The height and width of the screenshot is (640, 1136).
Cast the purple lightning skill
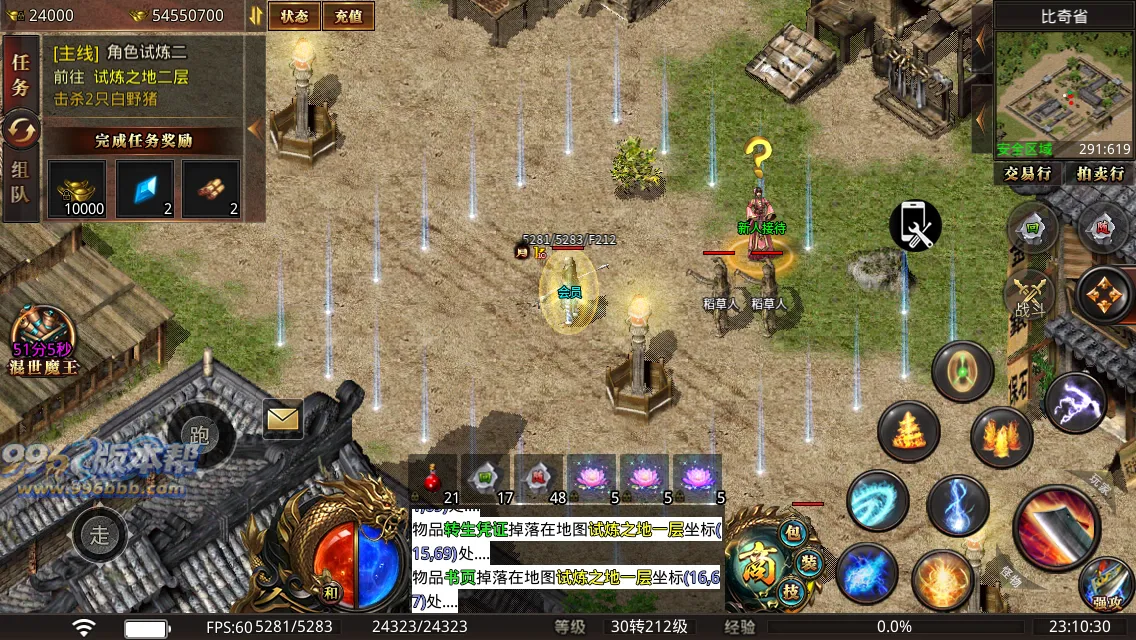(x=1075, y=402)
